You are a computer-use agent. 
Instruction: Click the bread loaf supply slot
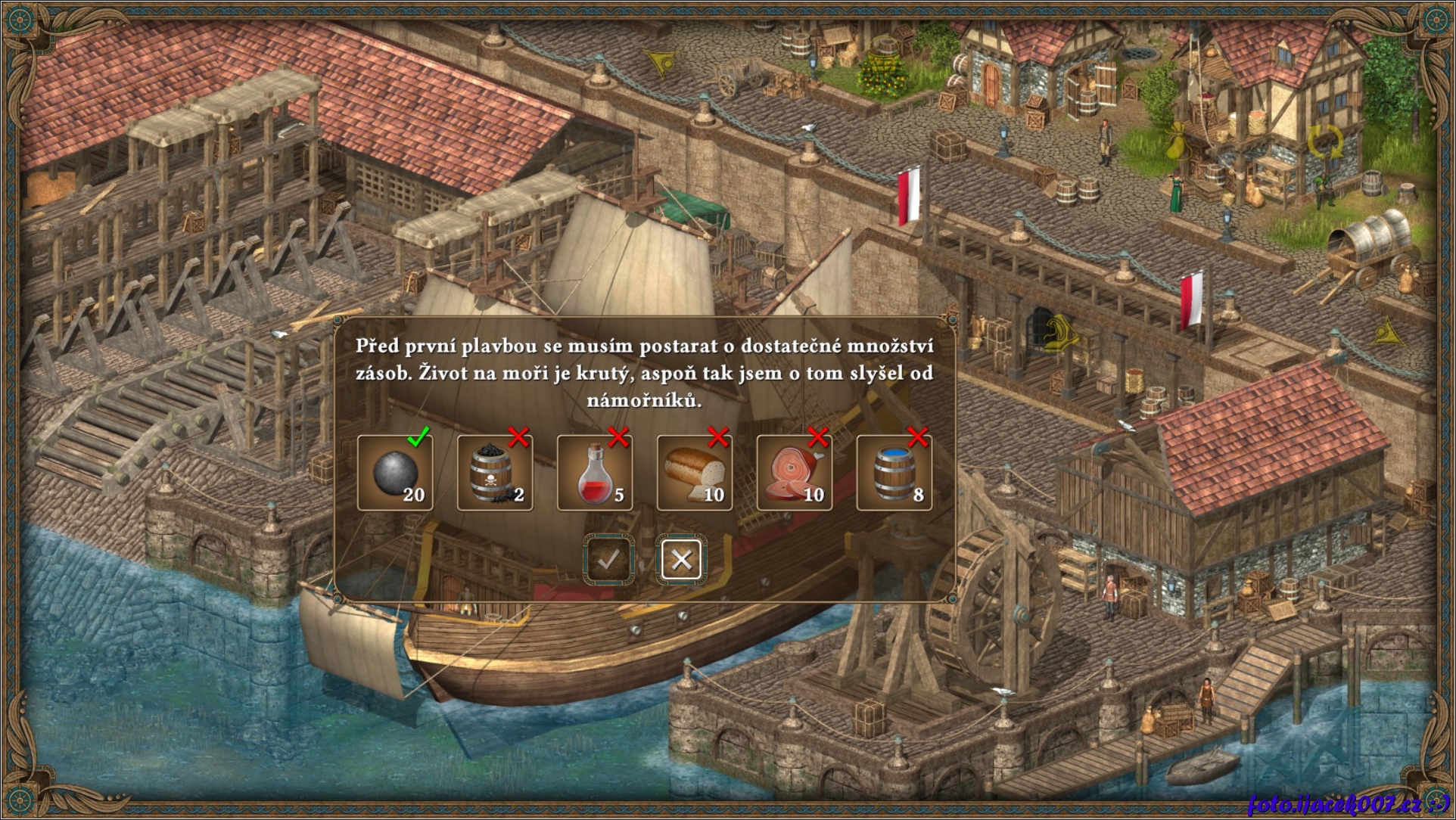point(695,473)
